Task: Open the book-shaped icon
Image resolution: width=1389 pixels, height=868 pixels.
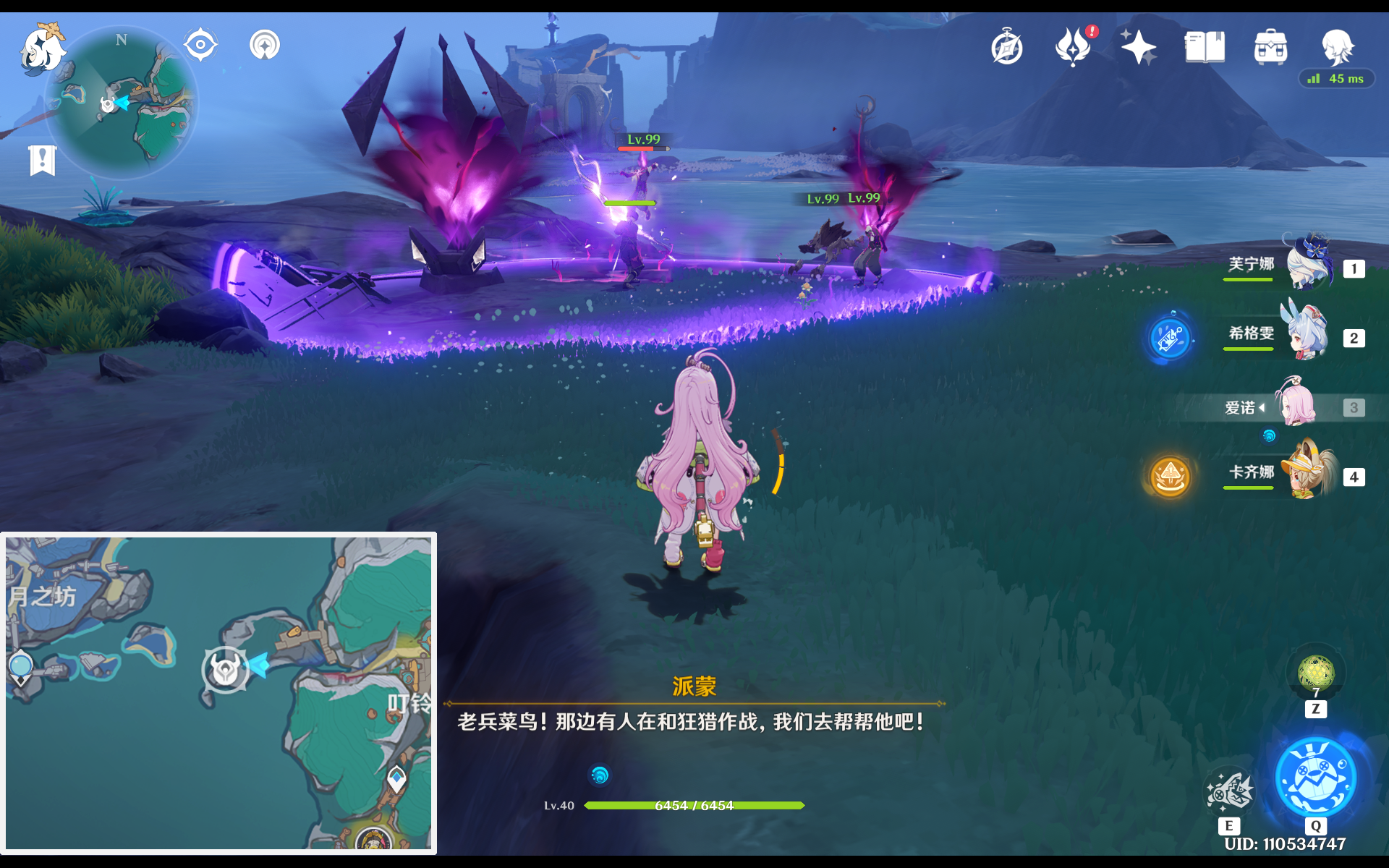Action: point(1205,48)
